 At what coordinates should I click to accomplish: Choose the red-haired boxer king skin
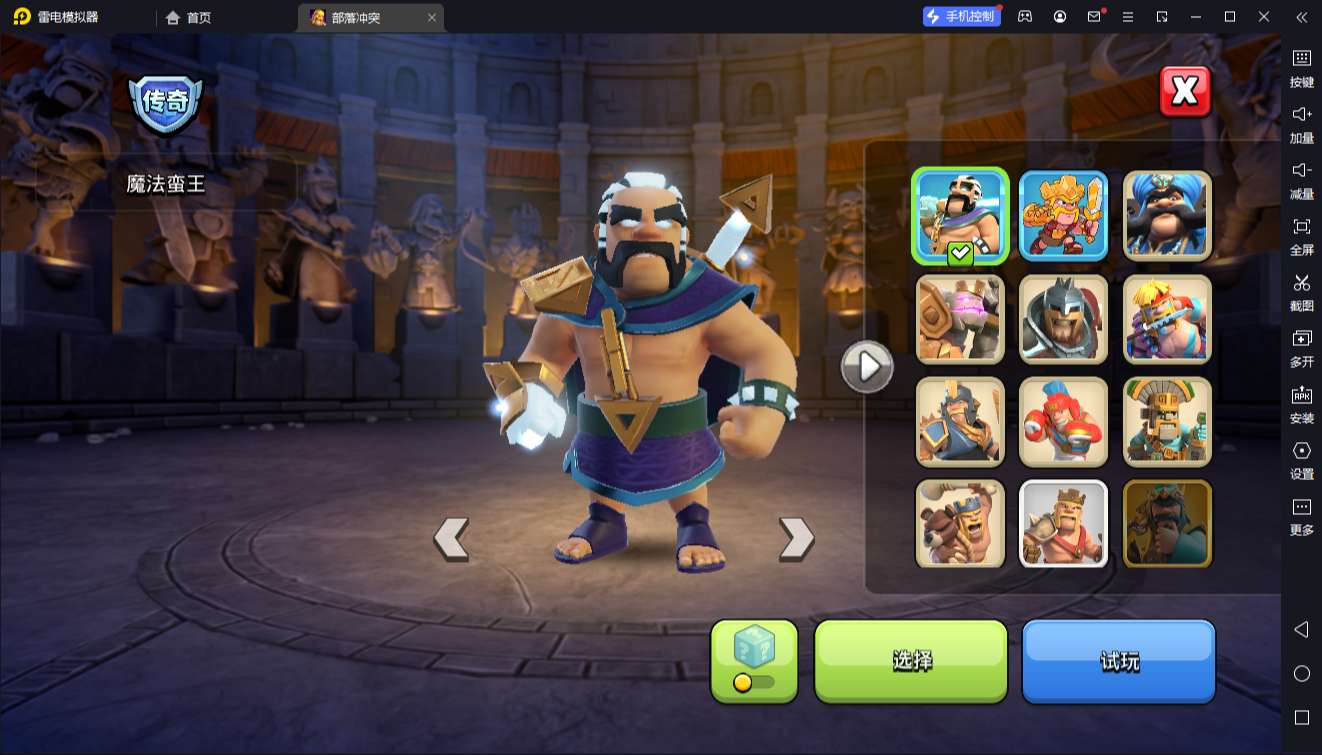coord(1063,422)
